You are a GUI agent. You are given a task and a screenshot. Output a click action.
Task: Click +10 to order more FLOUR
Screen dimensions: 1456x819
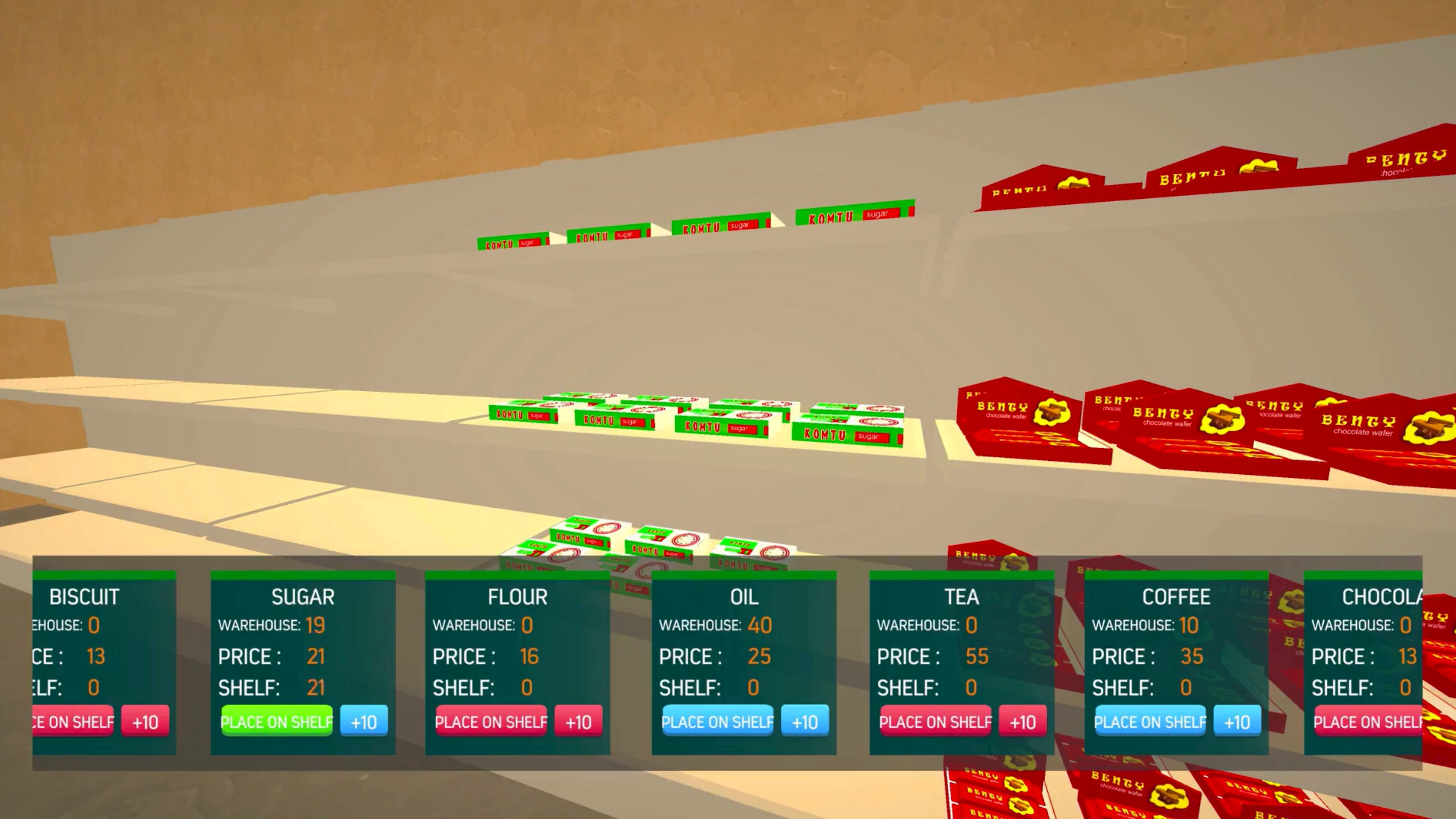tap(577, 722)
